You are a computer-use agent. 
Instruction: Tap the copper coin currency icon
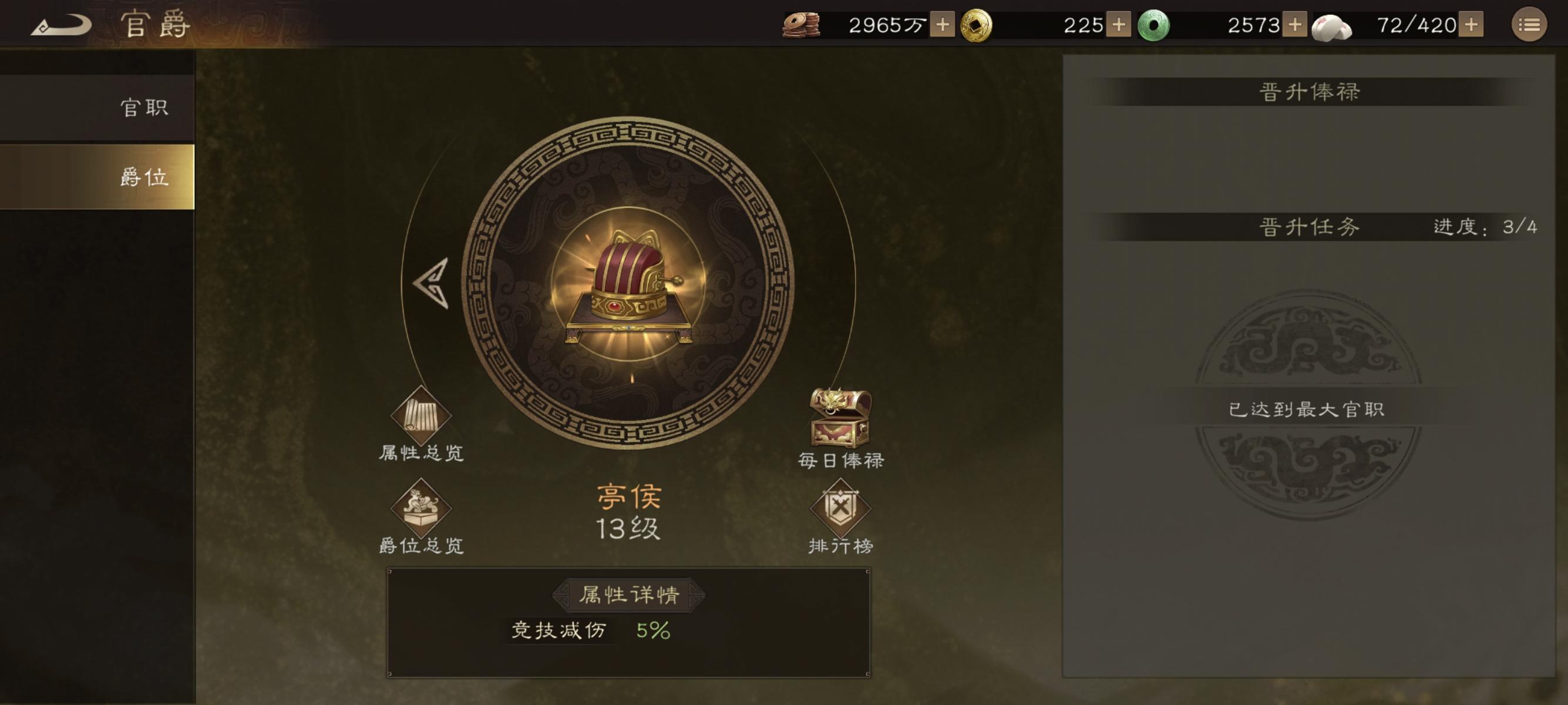point(801,24)
